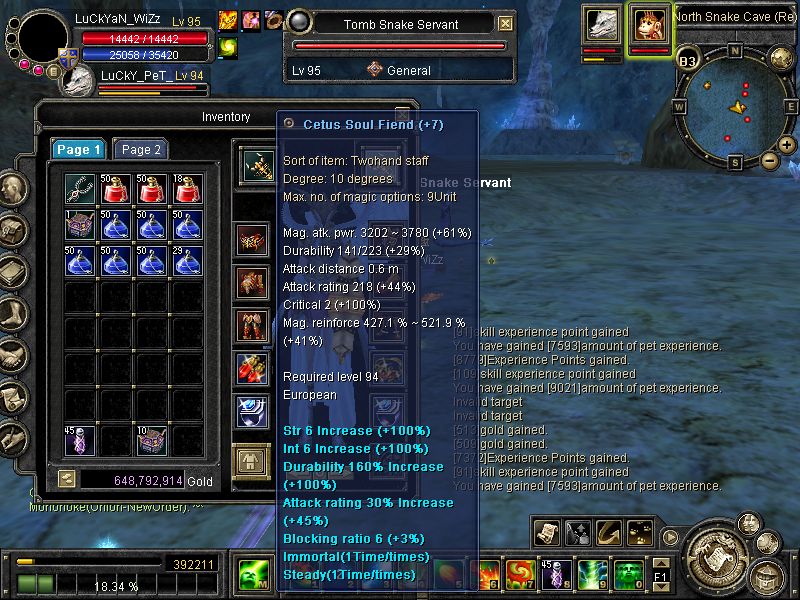Click the F1 hotbar page selector
The width and height of the screenshot is (800, 600).
[x=660, y=575]
